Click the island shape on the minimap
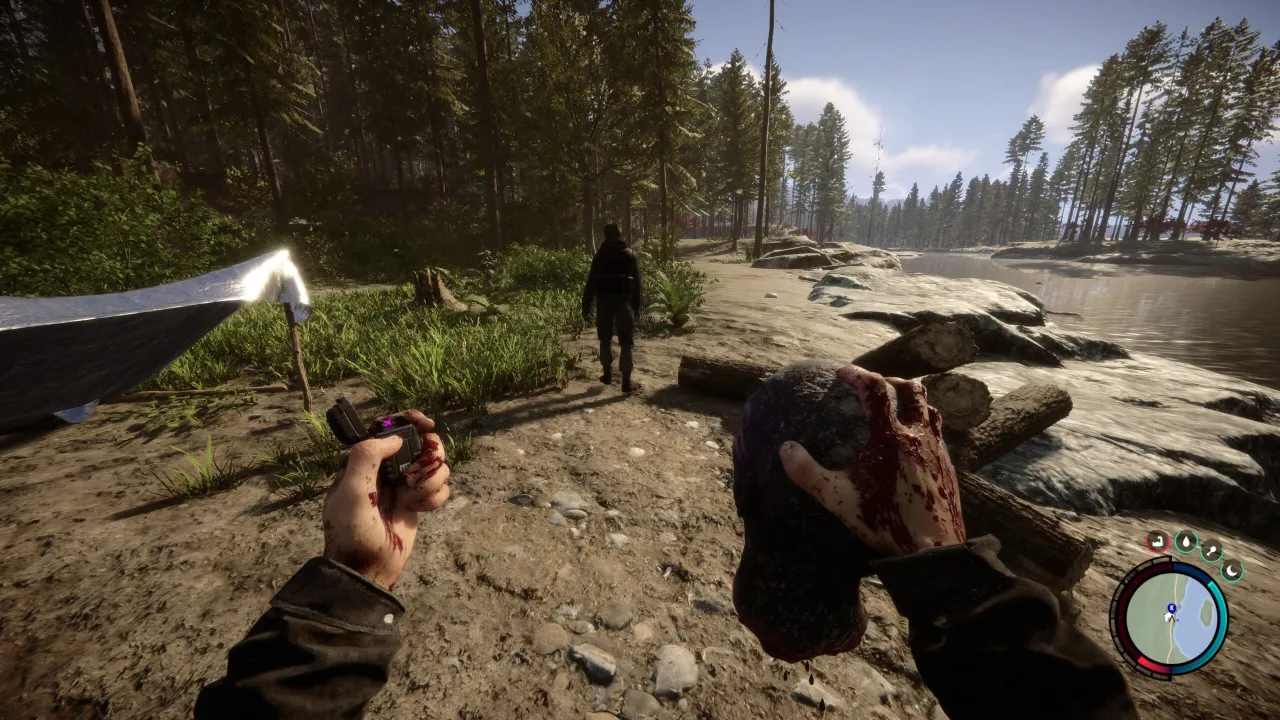Screen dimensions: 1280x720 pos(1206,610)
